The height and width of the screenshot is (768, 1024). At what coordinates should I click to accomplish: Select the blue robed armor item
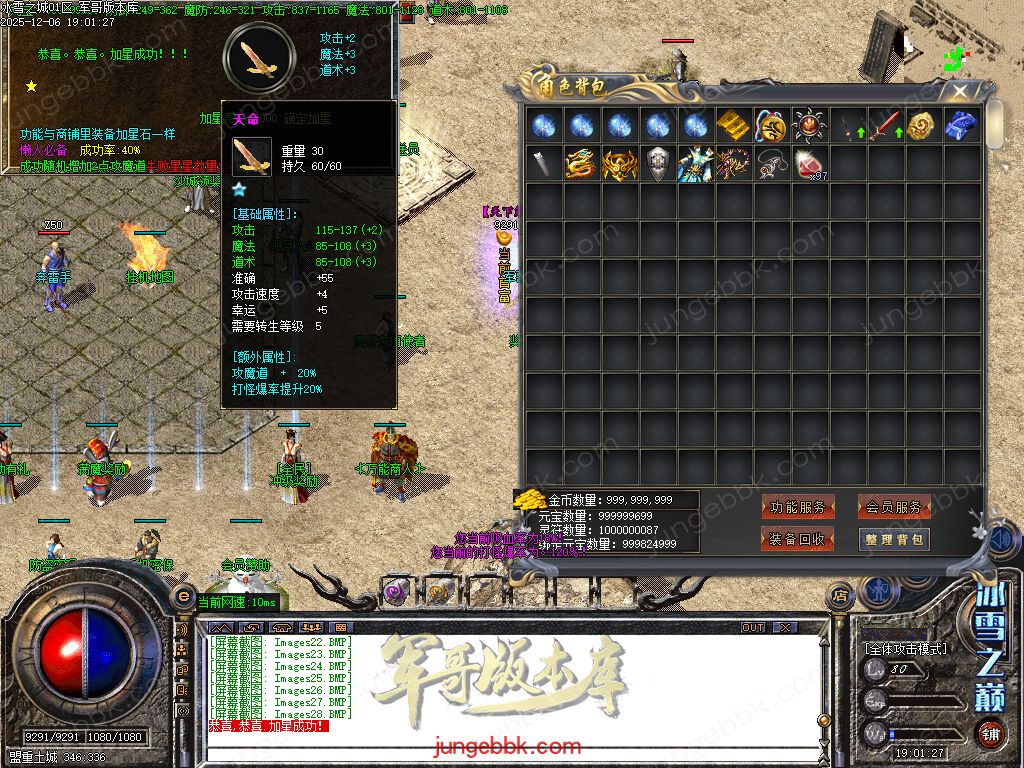pos(695,164)
